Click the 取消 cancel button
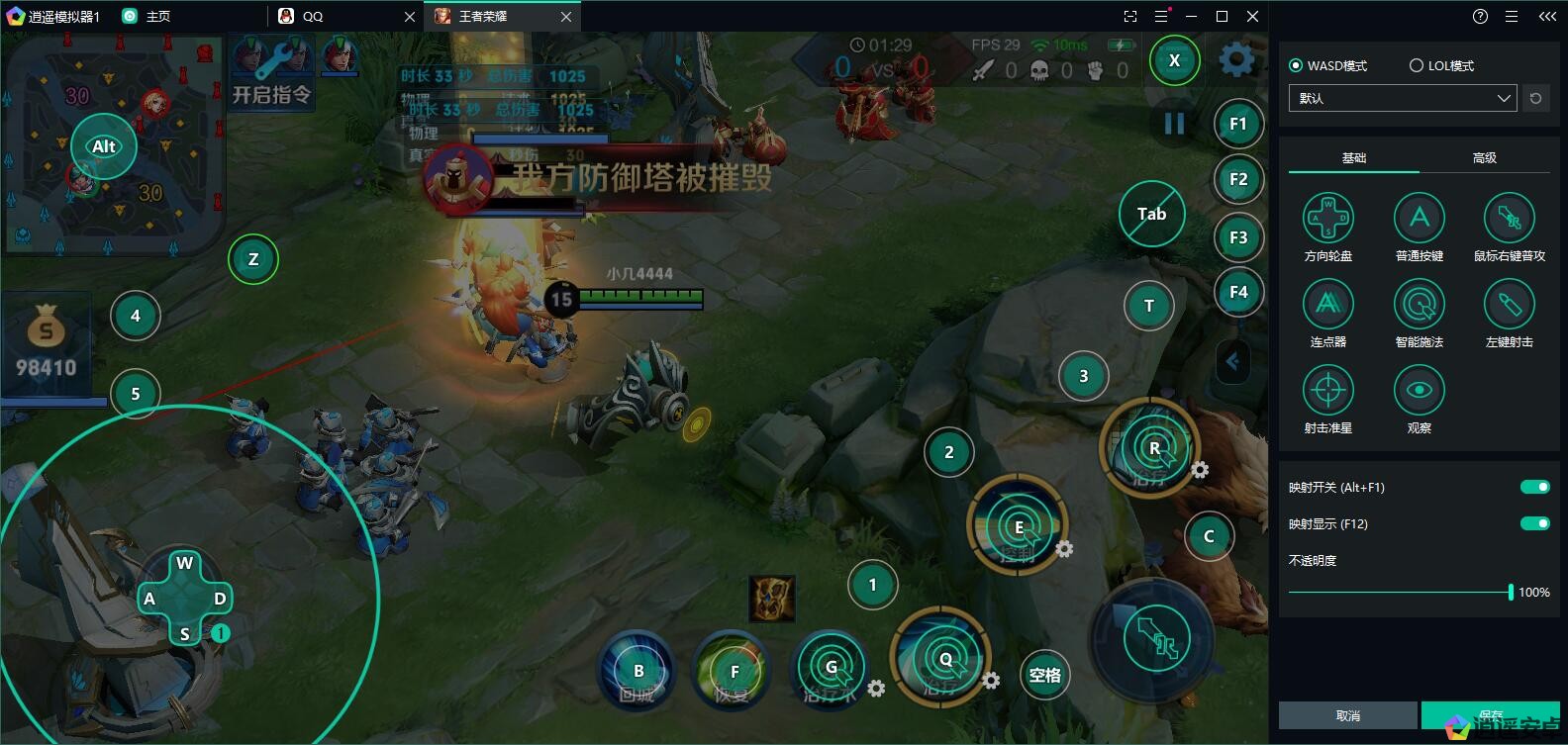Image resolution: width=1568 pixels, height=745 pixels. (x=1347, y=715)
